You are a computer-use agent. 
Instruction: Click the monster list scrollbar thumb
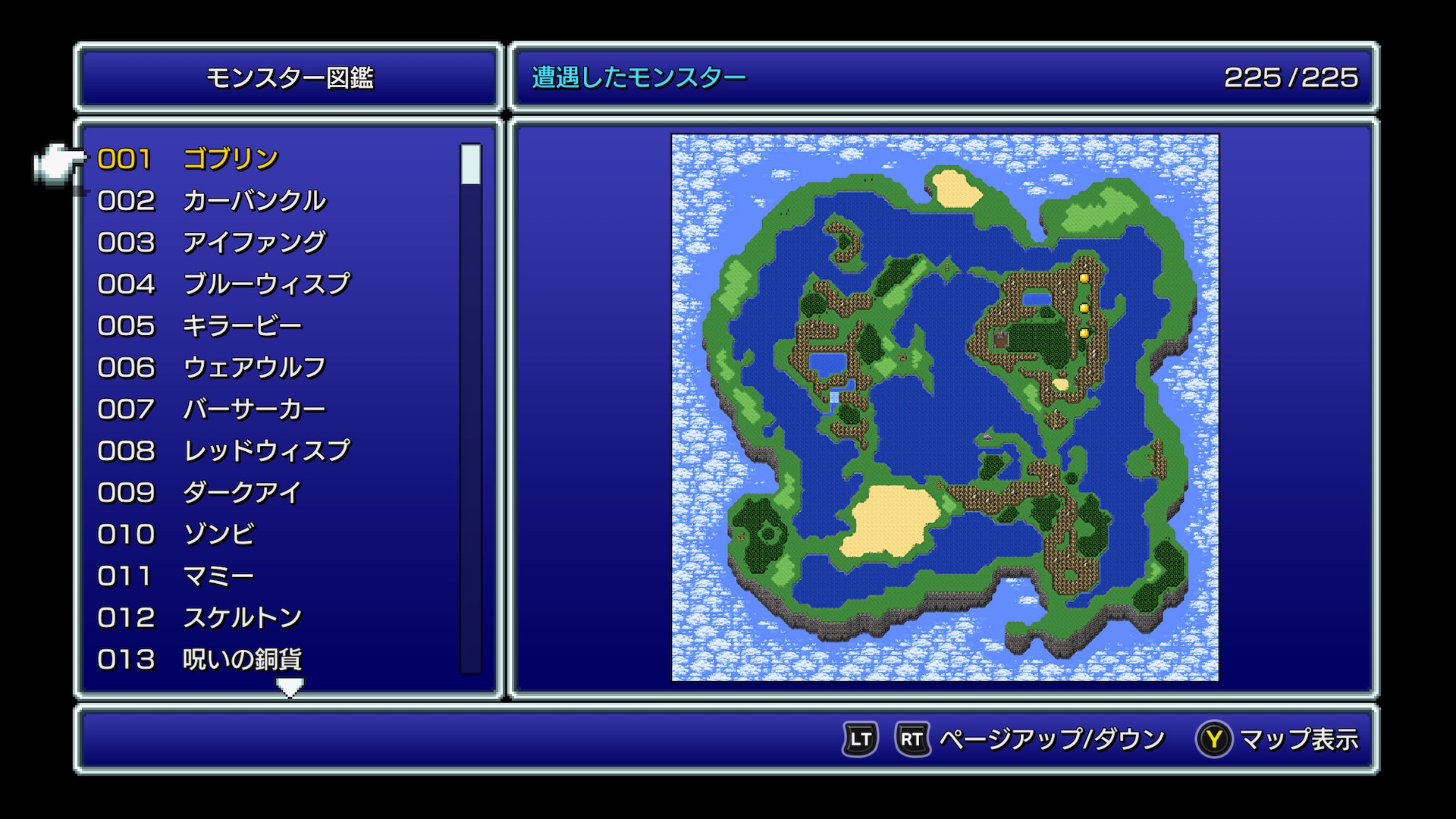click(471, 164)
